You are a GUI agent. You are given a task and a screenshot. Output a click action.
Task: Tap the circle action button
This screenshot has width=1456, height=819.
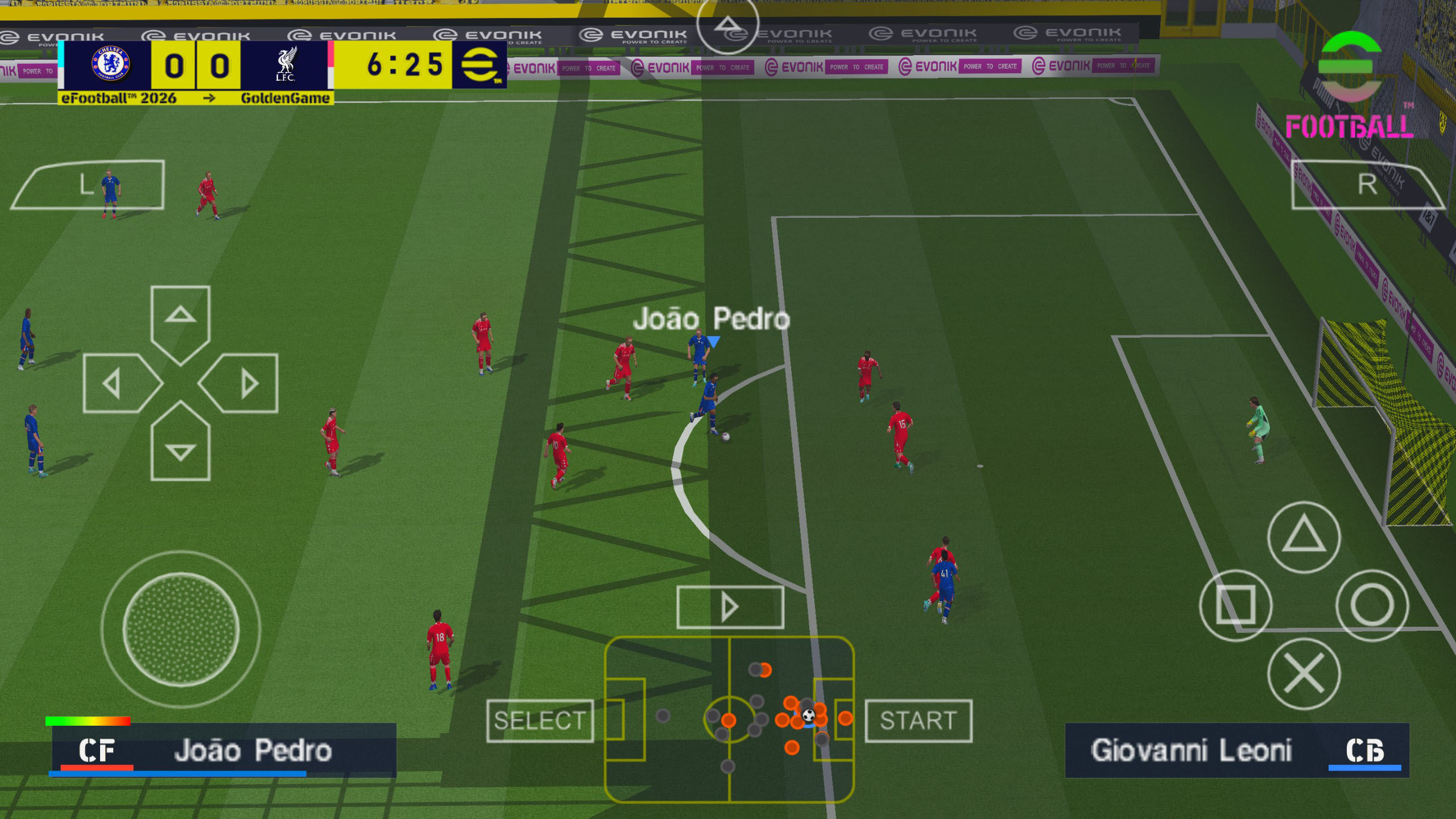point(1372,605)
